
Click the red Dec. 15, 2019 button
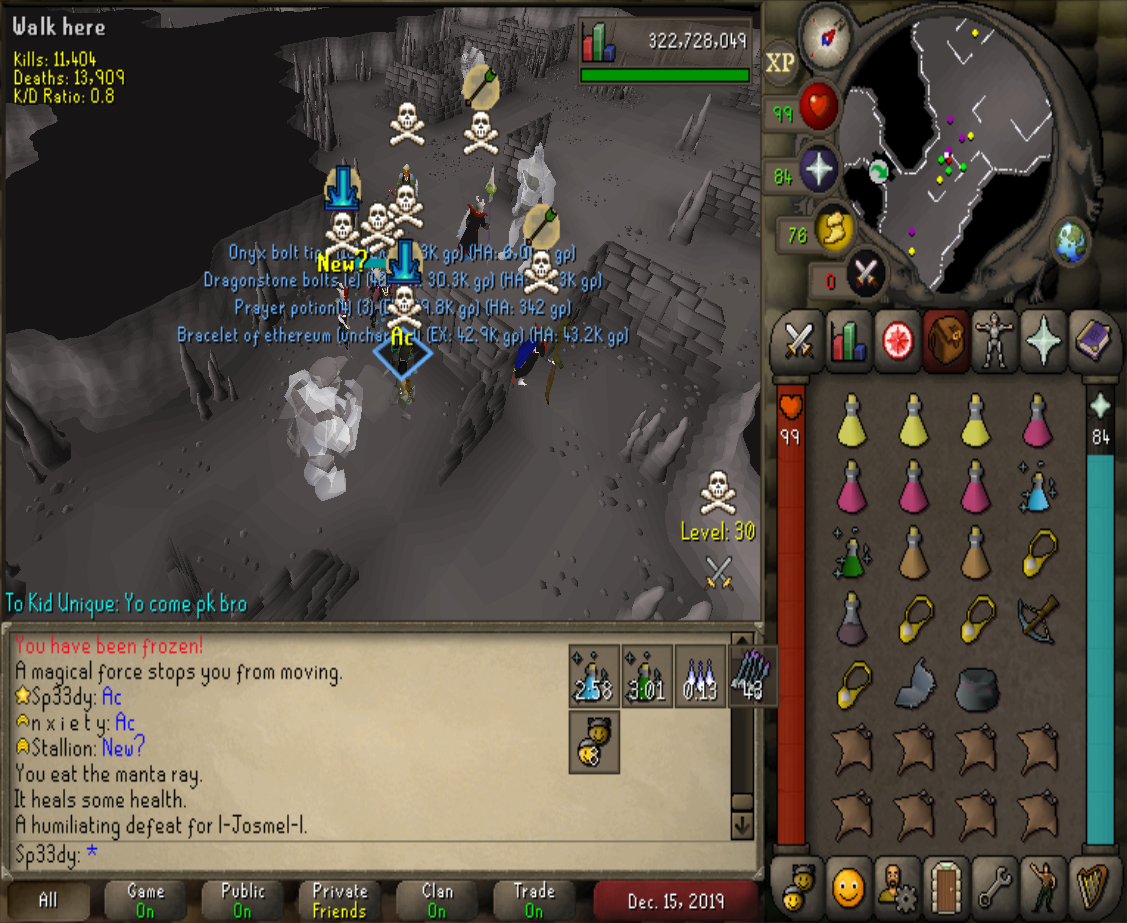pos(676,900)
